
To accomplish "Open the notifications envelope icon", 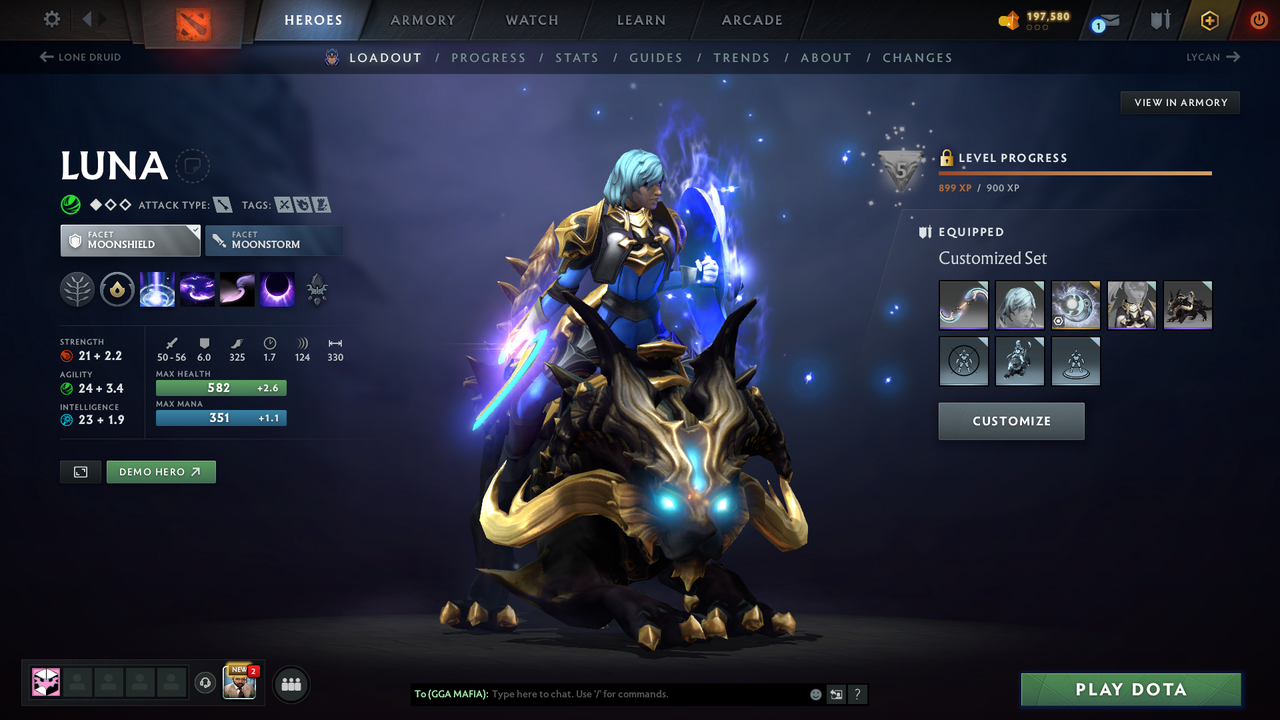I will (x=1110, y=20).
